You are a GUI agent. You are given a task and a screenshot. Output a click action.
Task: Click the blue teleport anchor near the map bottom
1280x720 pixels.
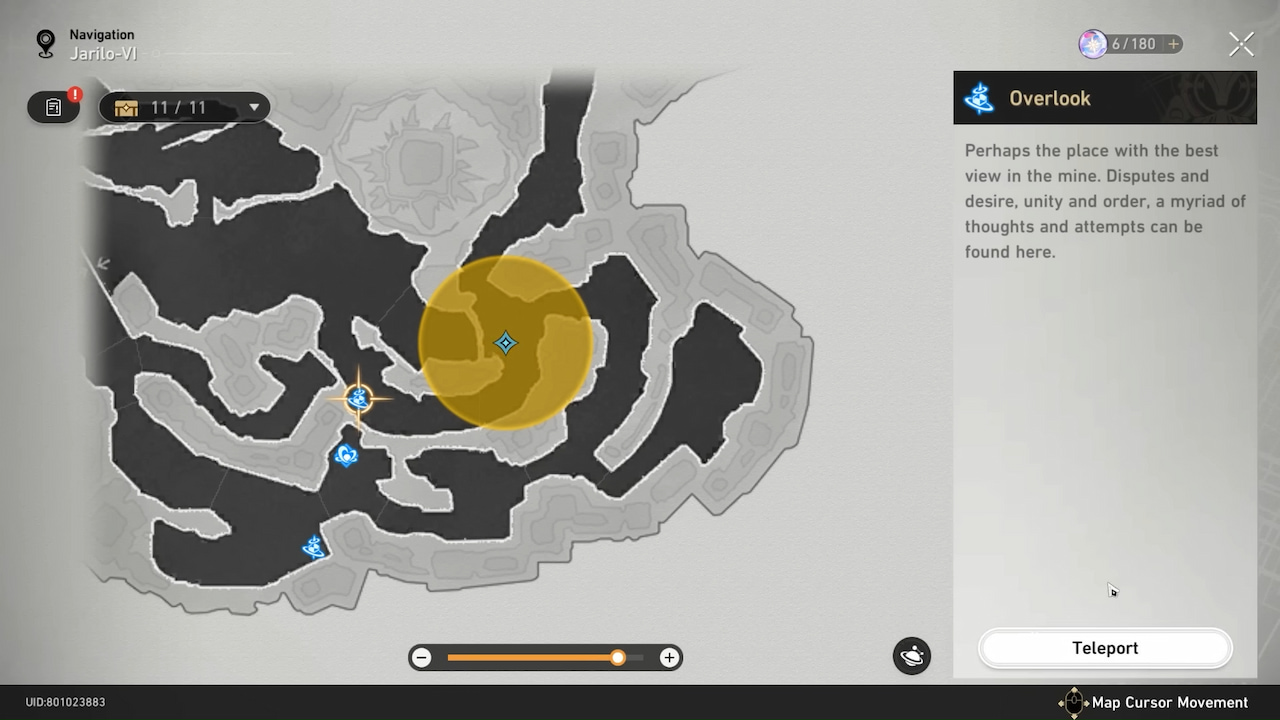click(x=314, y=547)
